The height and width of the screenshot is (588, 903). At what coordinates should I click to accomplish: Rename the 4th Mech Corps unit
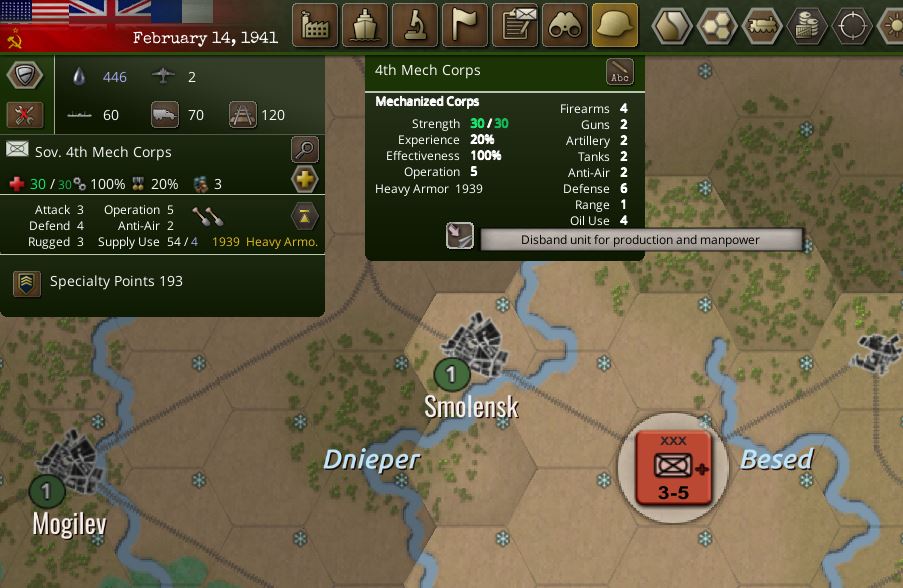tap(620, 72)
